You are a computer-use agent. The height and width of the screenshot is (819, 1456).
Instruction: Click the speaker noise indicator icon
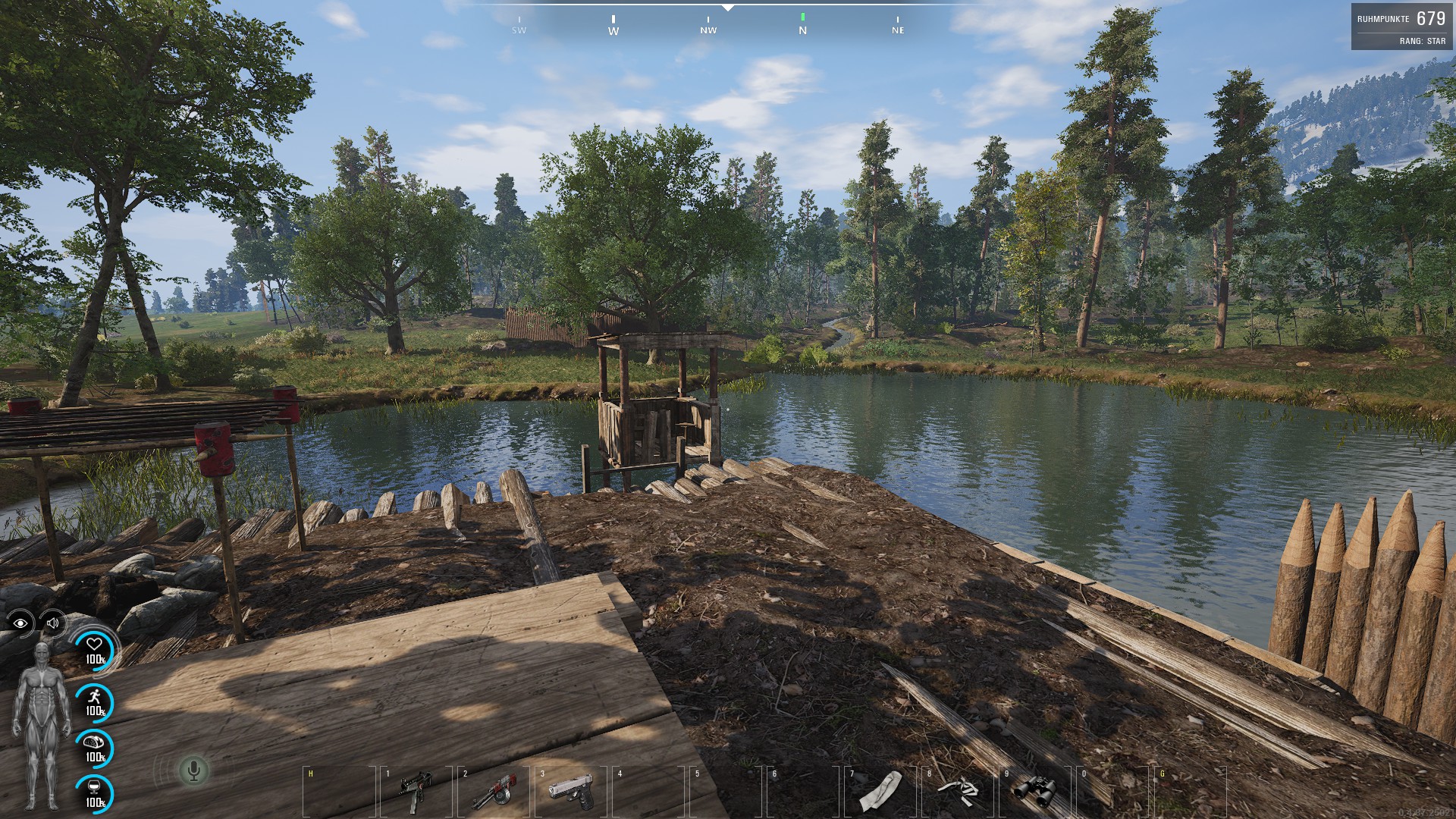click(x=53, y=623)
